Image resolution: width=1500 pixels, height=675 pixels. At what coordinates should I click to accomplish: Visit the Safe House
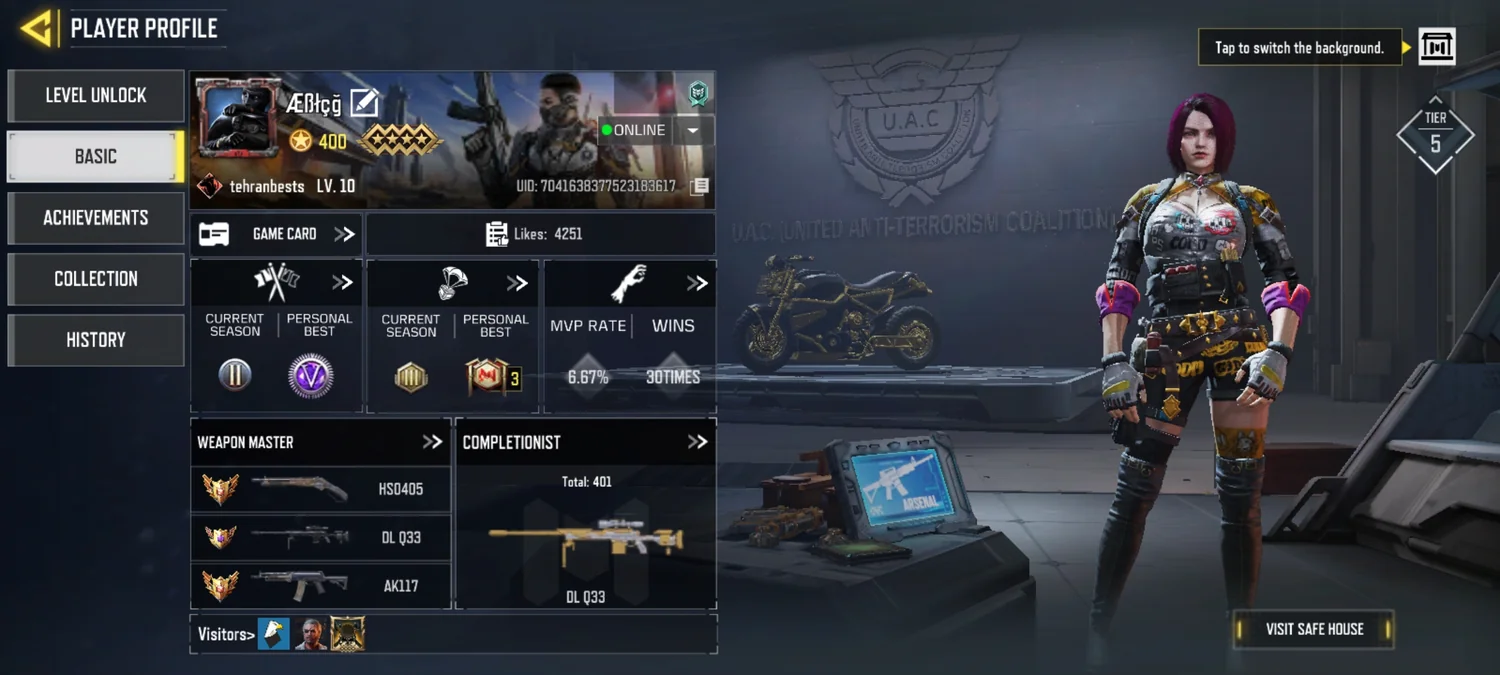[1314, 629]
